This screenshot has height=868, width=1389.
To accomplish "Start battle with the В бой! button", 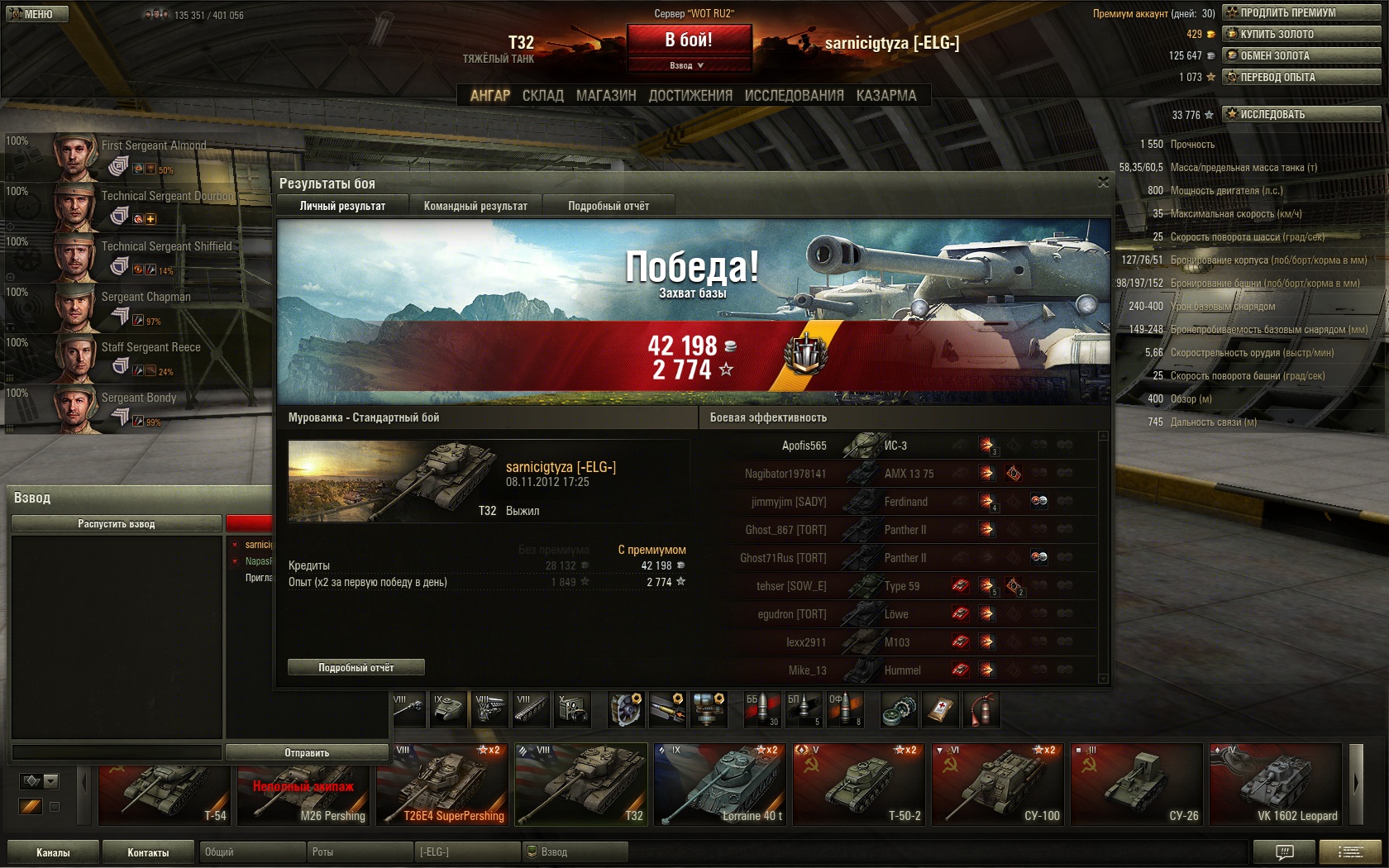I will (x=689, y=40).
